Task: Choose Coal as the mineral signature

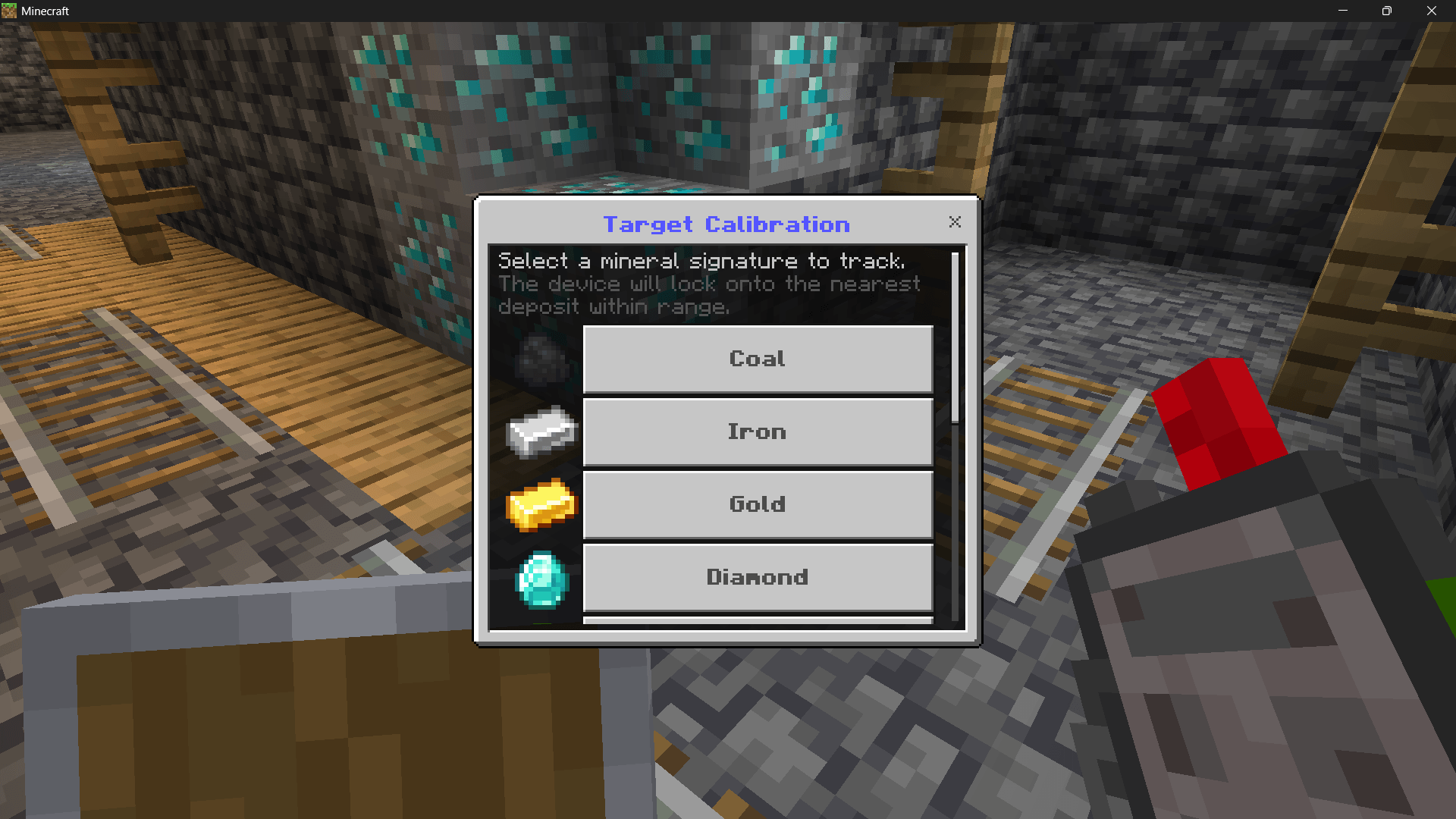Action: [757, 359]
